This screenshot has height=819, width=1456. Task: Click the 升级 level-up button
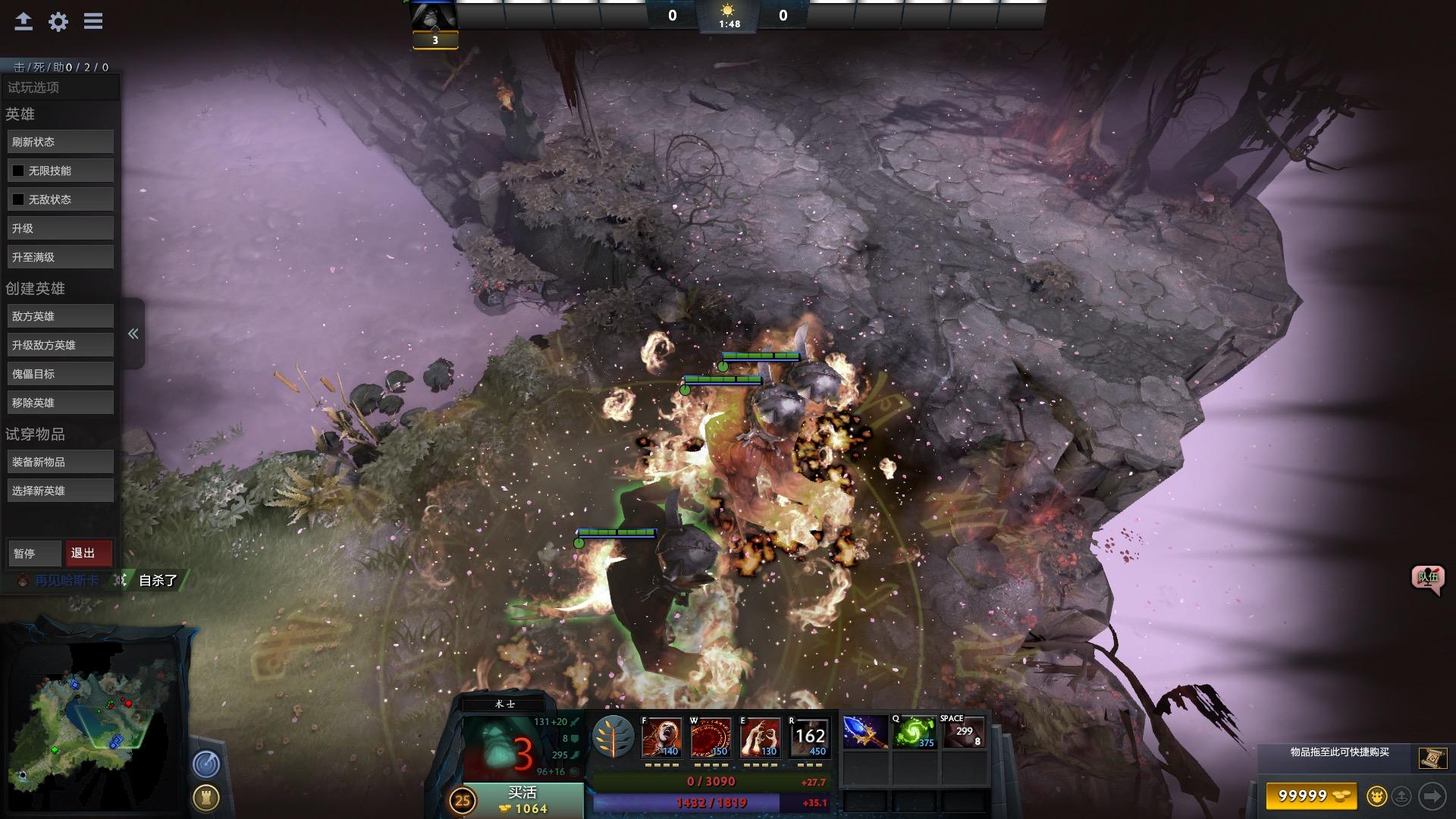60,228
